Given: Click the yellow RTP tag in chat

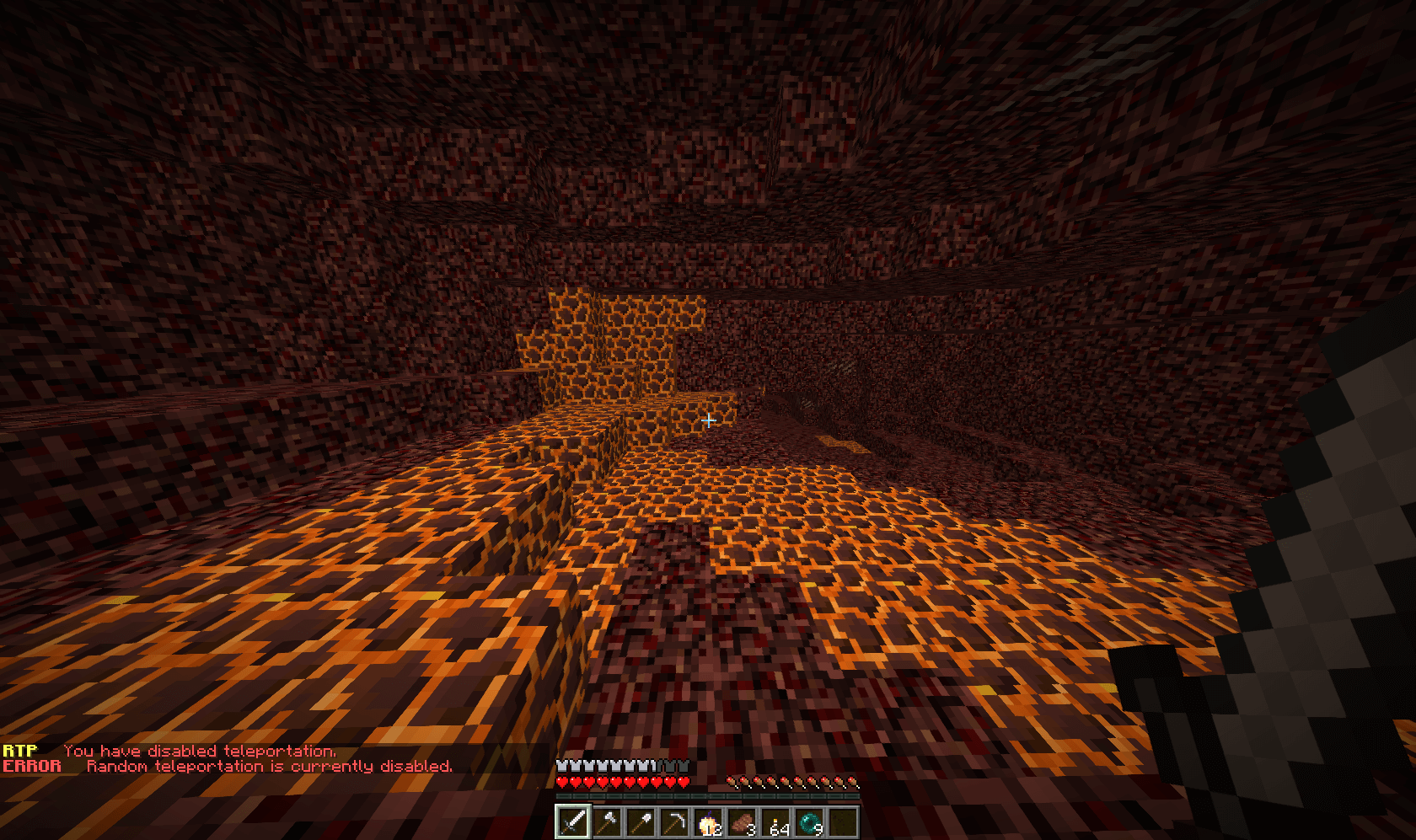Looking at the screenshot, I should 20,749.
